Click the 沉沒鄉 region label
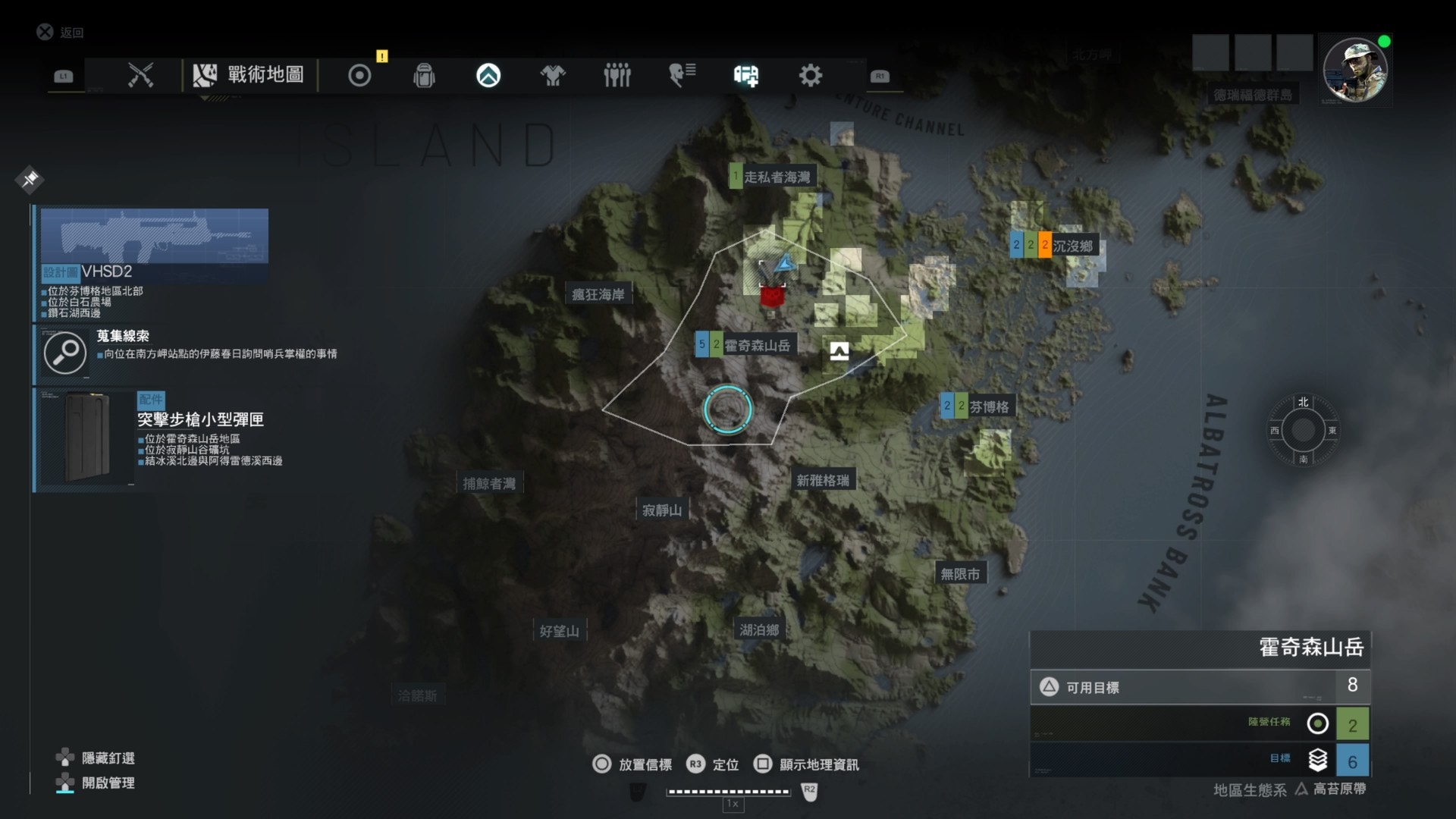Viewport: 1456px width, 819px height. 1072,246
